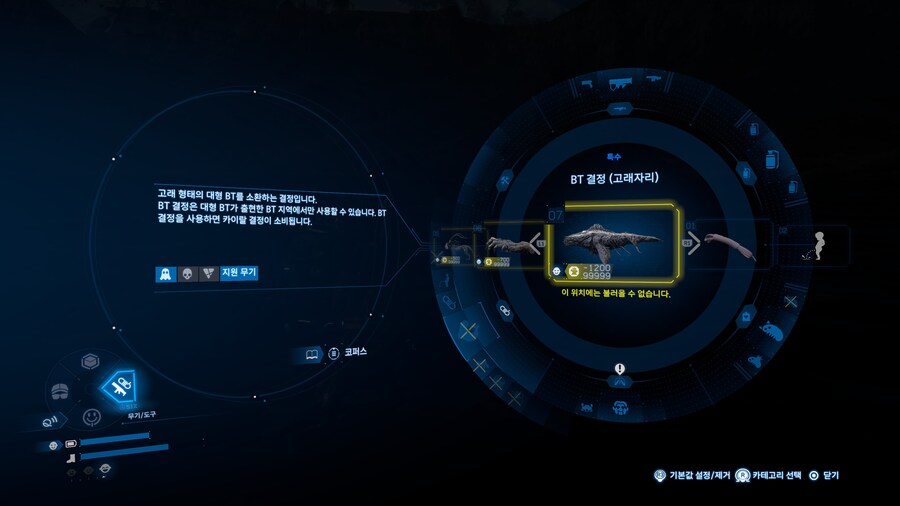
Task: Select the smiley face category icon
Action: pos(92,415)
